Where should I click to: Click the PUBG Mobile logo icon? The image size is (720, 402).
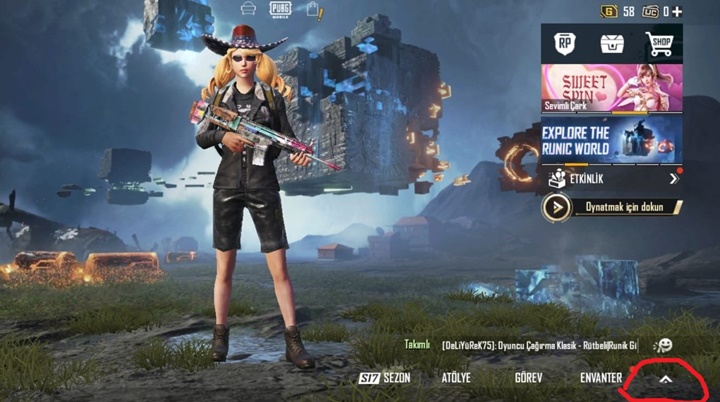point(280,9)
